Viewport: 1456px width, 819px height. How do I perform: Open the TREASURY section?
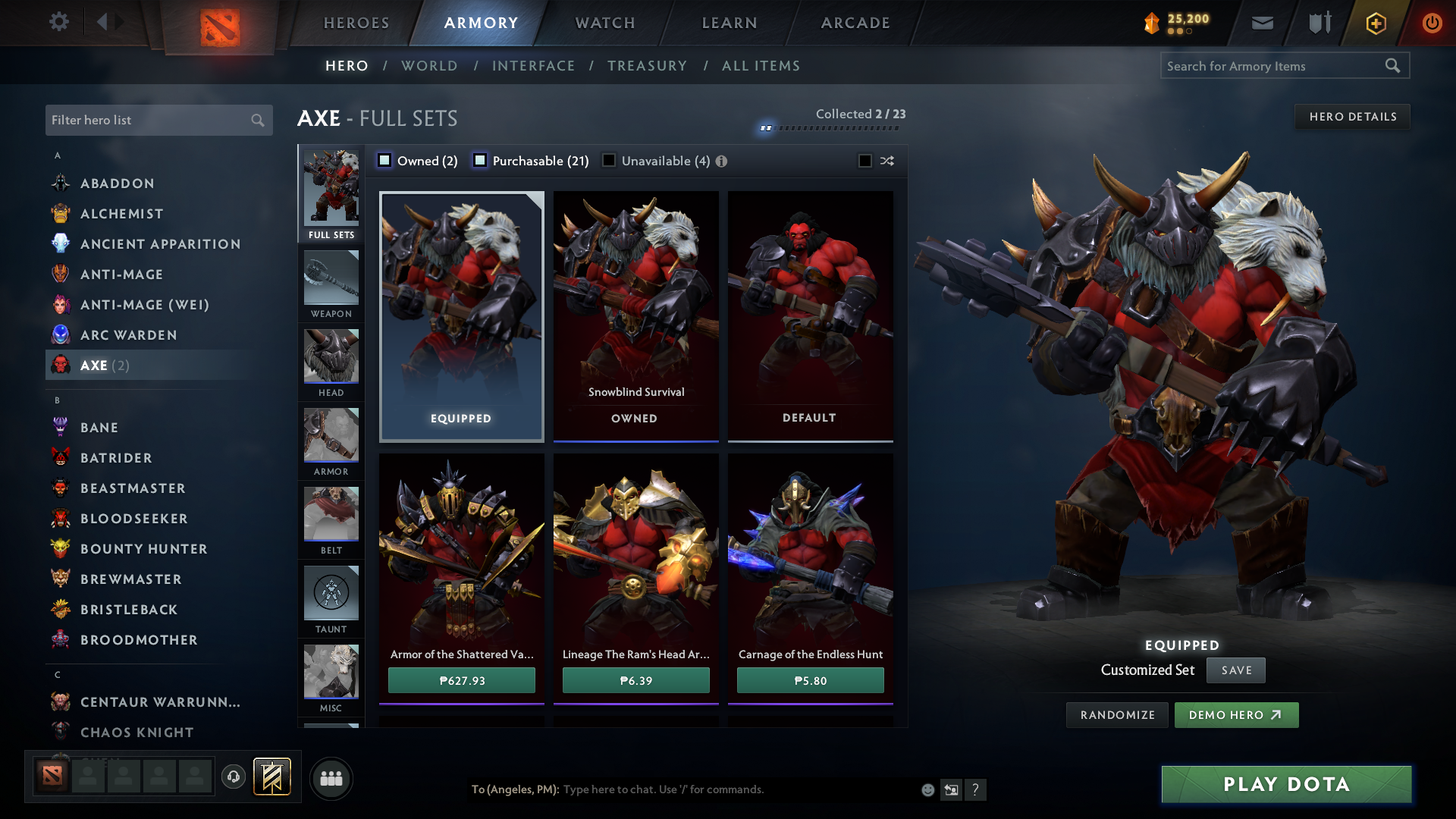pyautogui.click(x=647, y=66)
